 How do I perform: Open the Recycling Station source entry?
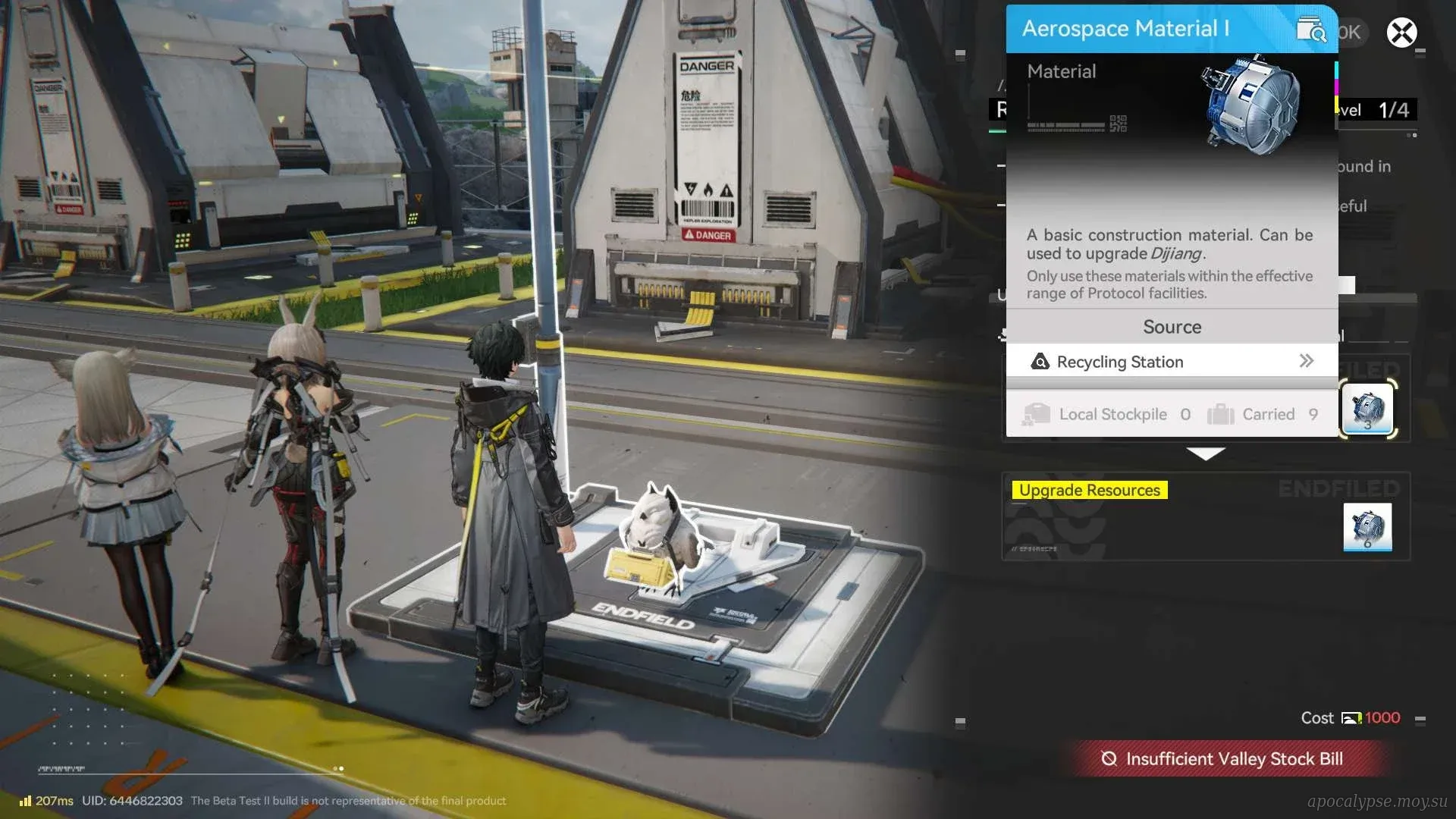tap(1172, 362)
